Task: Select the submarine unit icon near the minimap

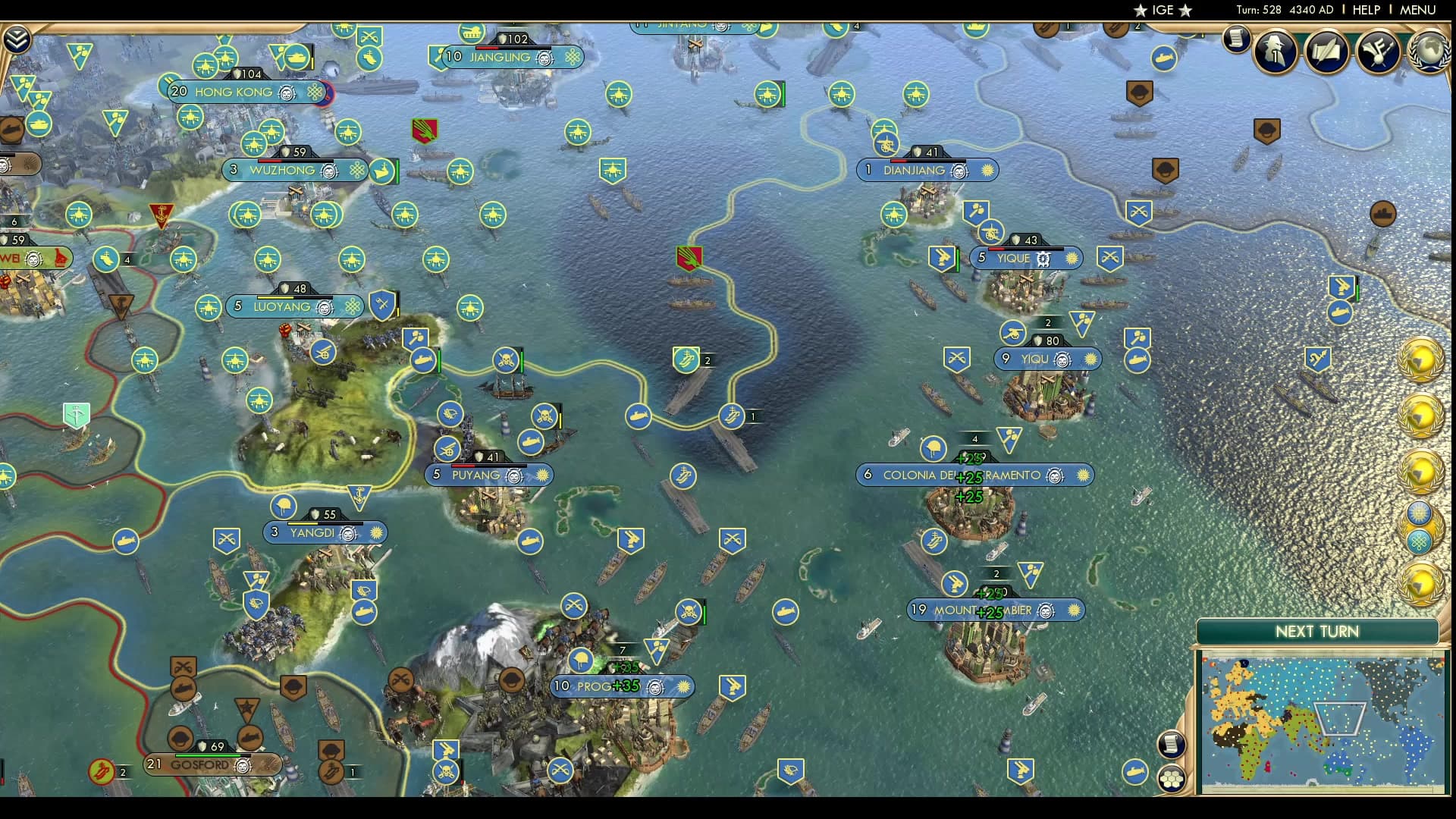Action: 1134,772
